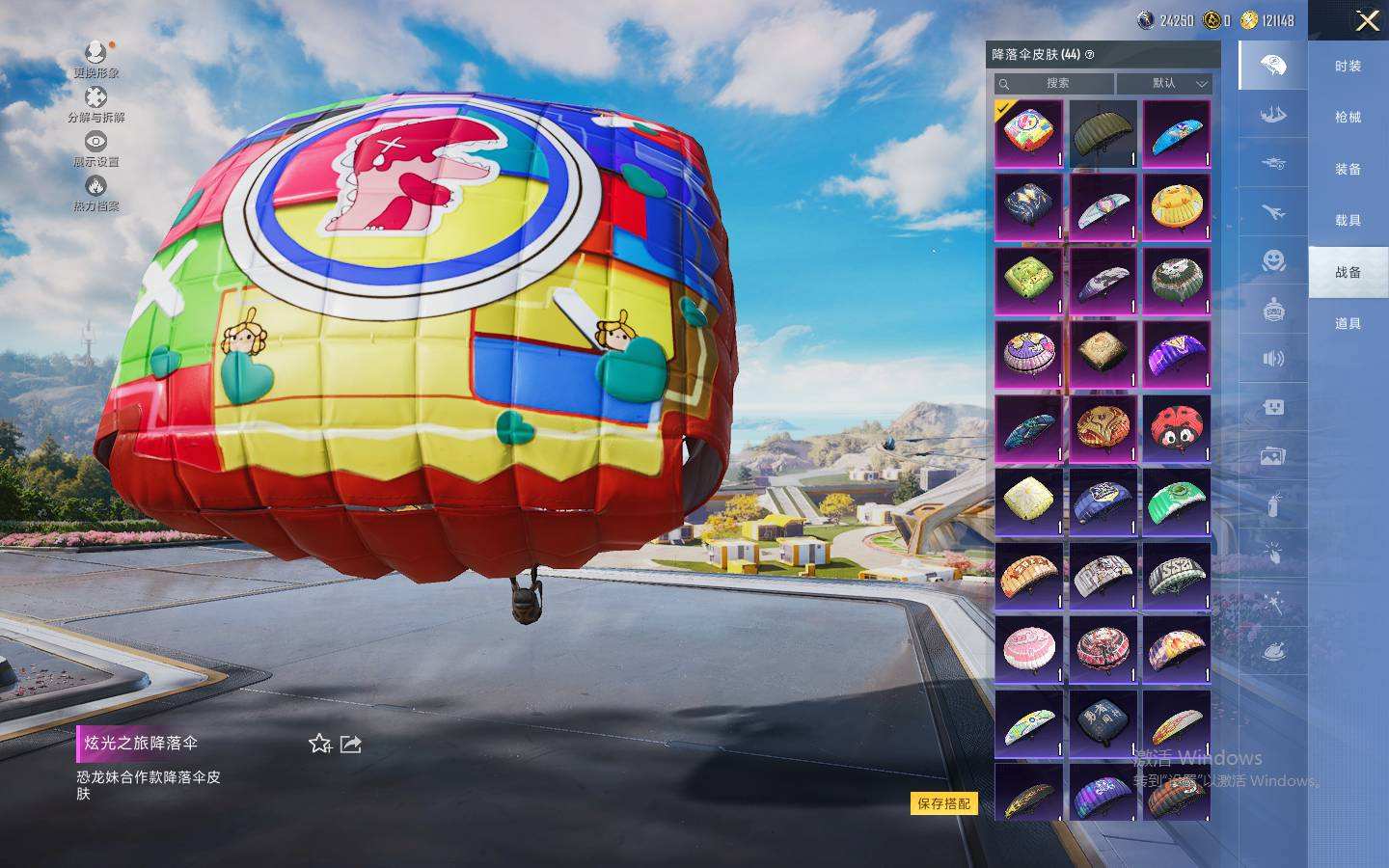1389x868 pixels.
Task: Open the 道具 category tab
Action: click(1348, 323)
